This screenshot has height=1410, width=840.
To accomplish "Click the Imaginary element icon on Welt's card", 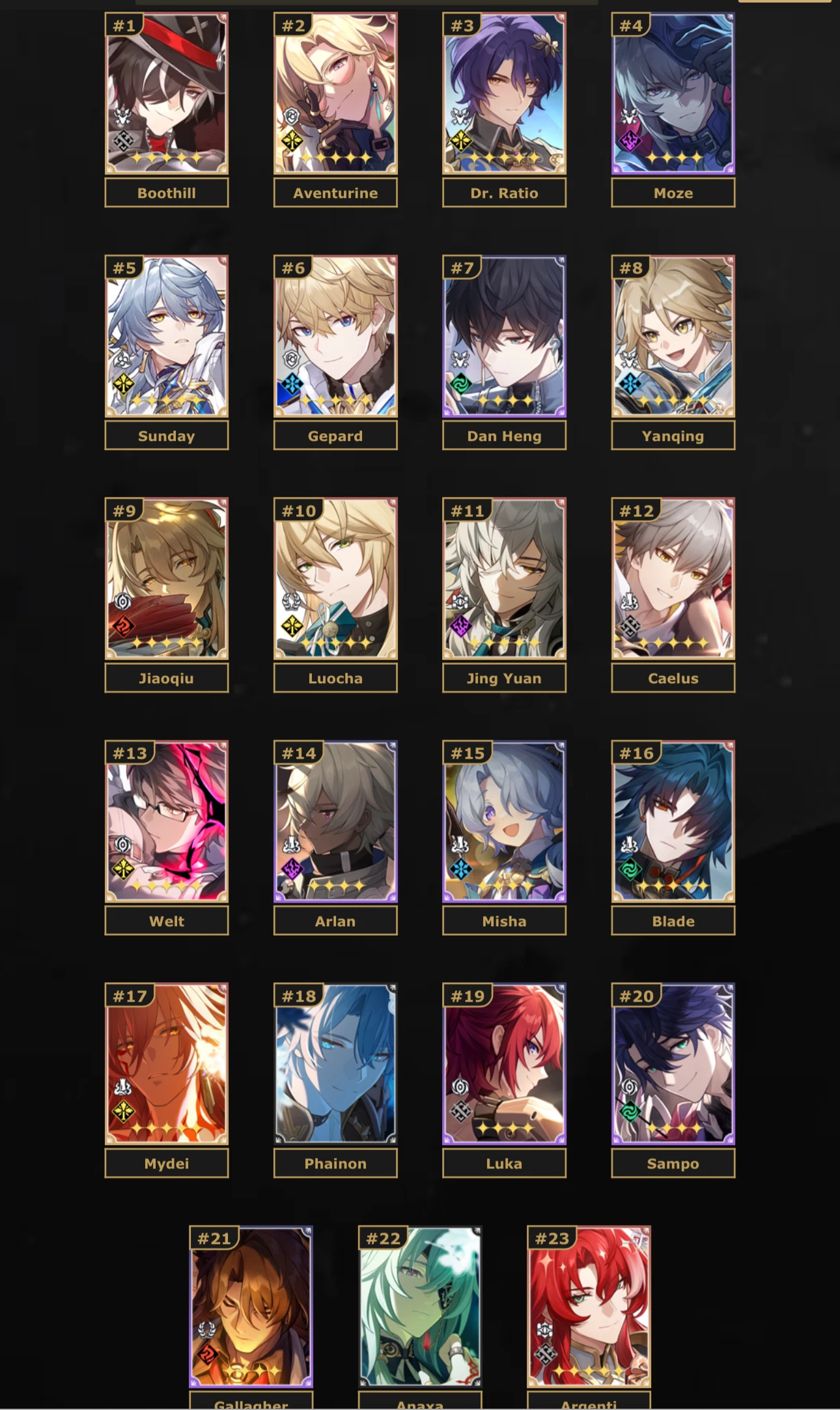I will (123, 869).
